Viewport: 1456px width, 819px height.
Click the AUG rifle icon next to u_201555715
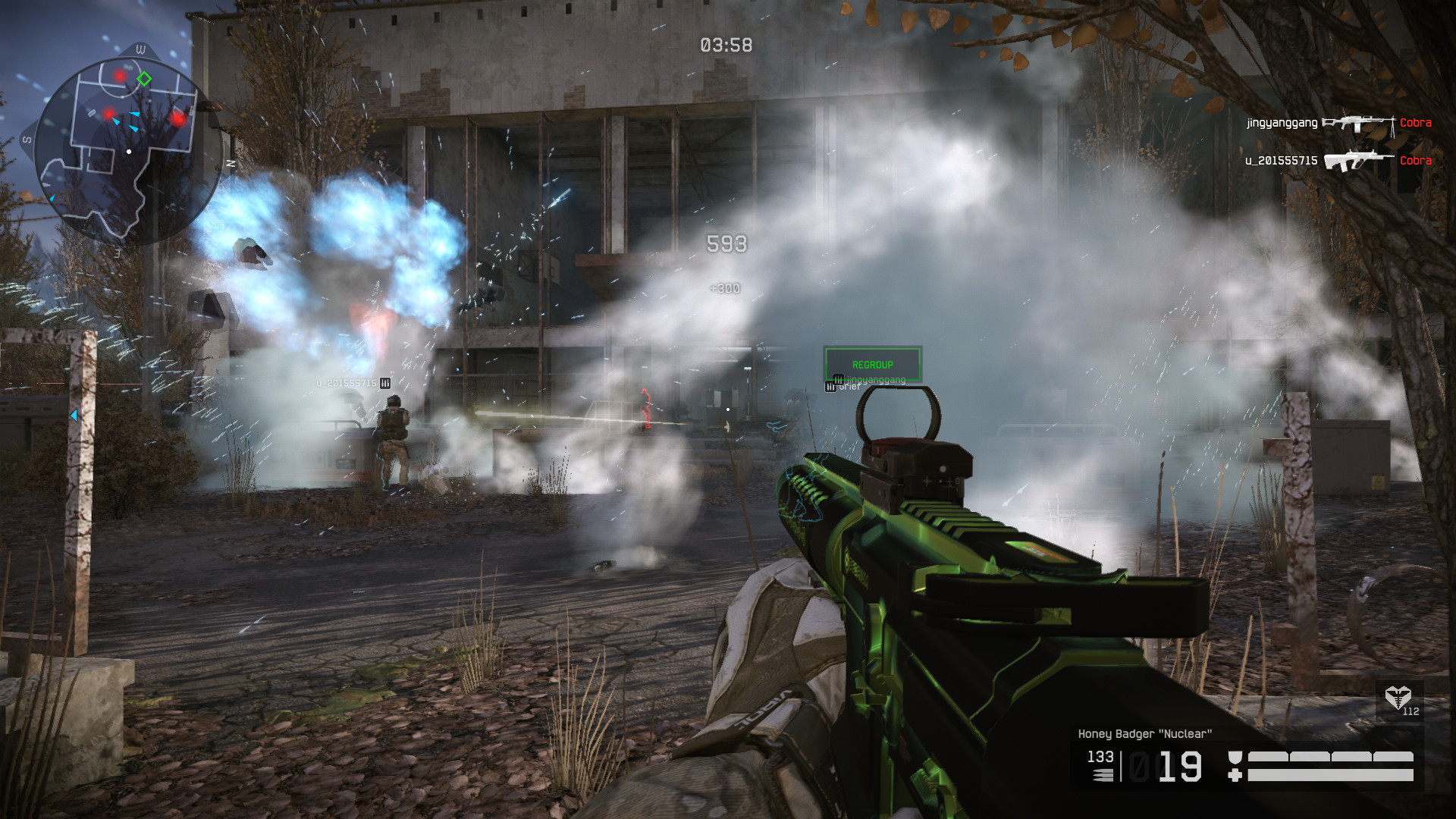1357,159
